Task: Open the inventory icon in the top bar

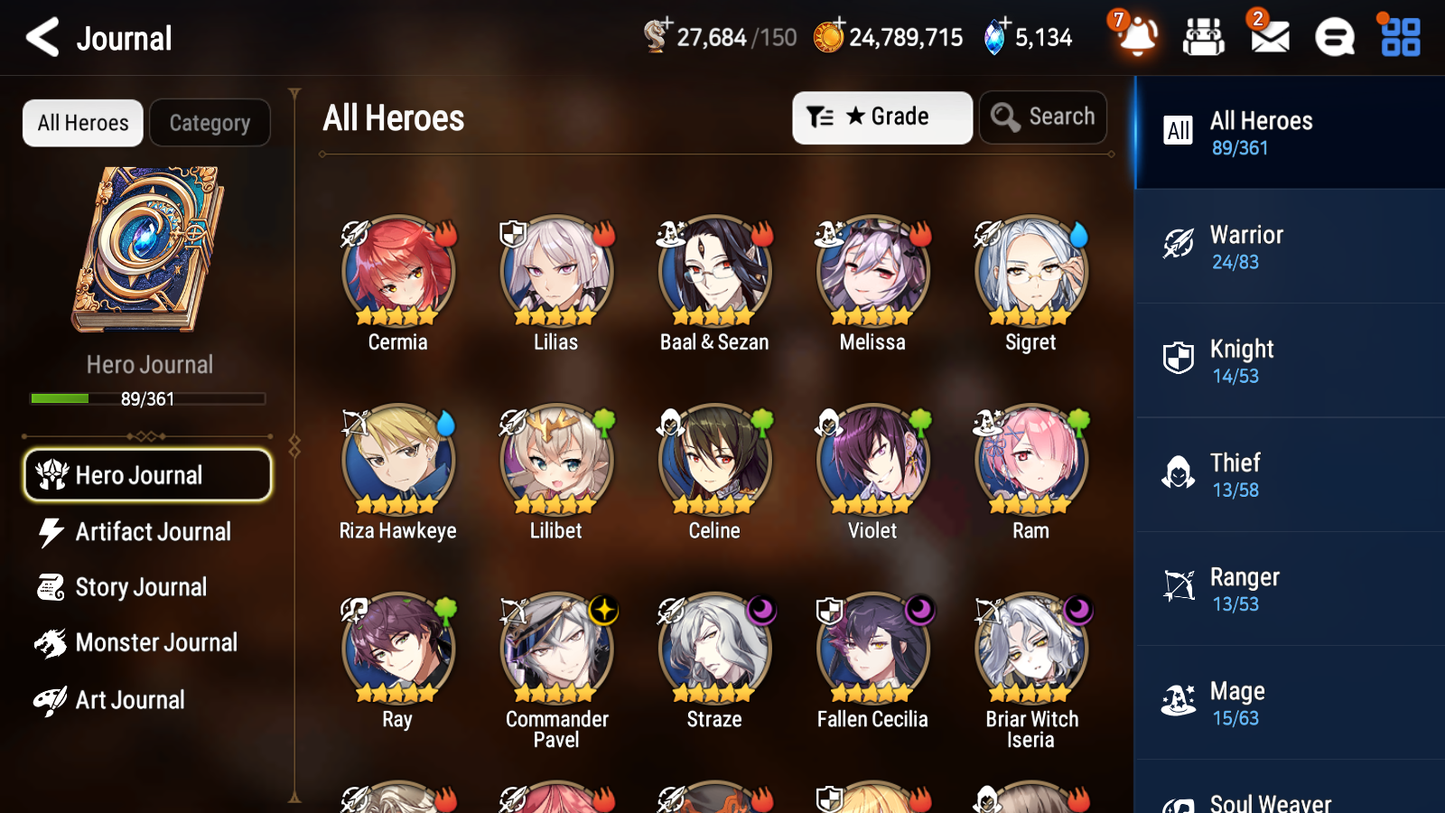Action: 1203,36
